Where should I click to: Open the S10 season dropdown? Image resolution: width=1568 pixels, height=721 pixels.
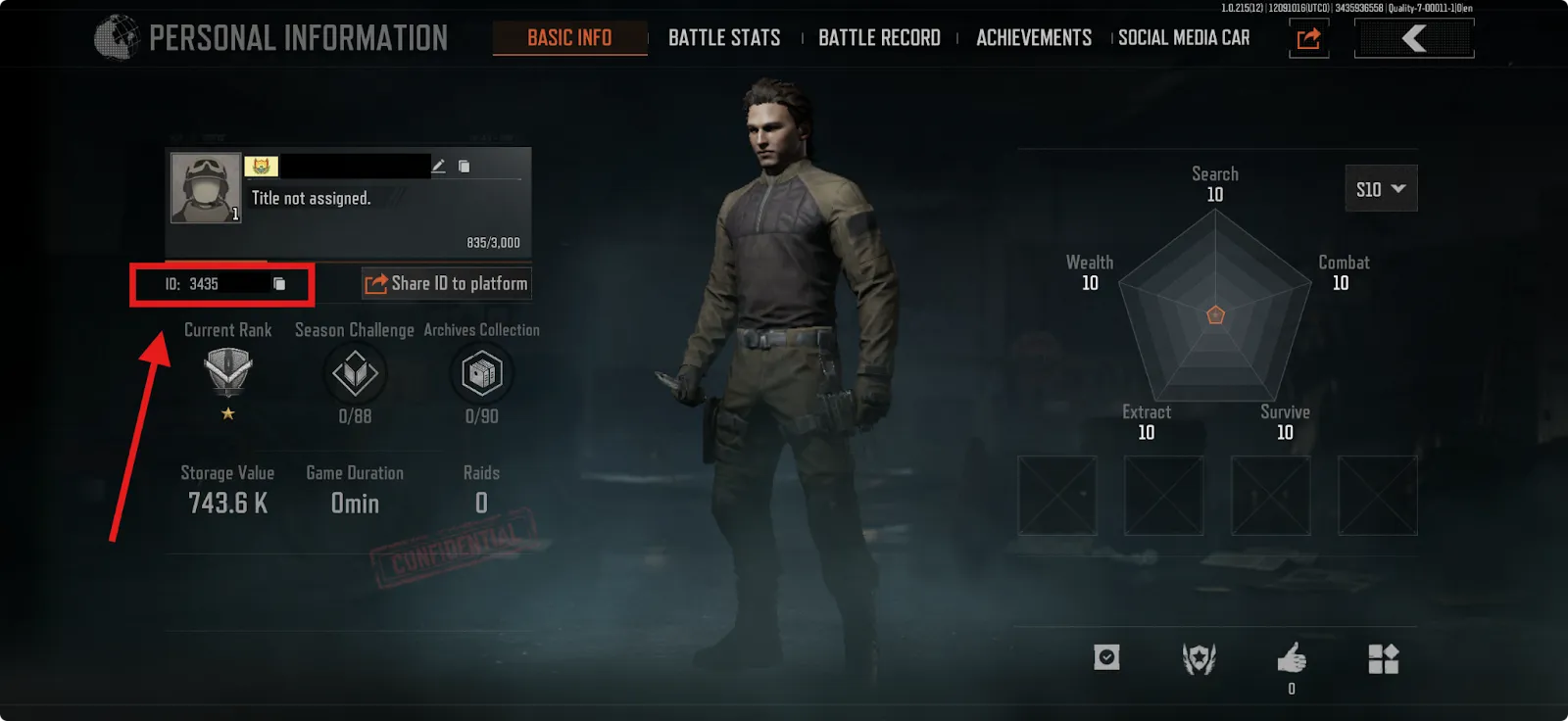click(x=1381, y=189)
